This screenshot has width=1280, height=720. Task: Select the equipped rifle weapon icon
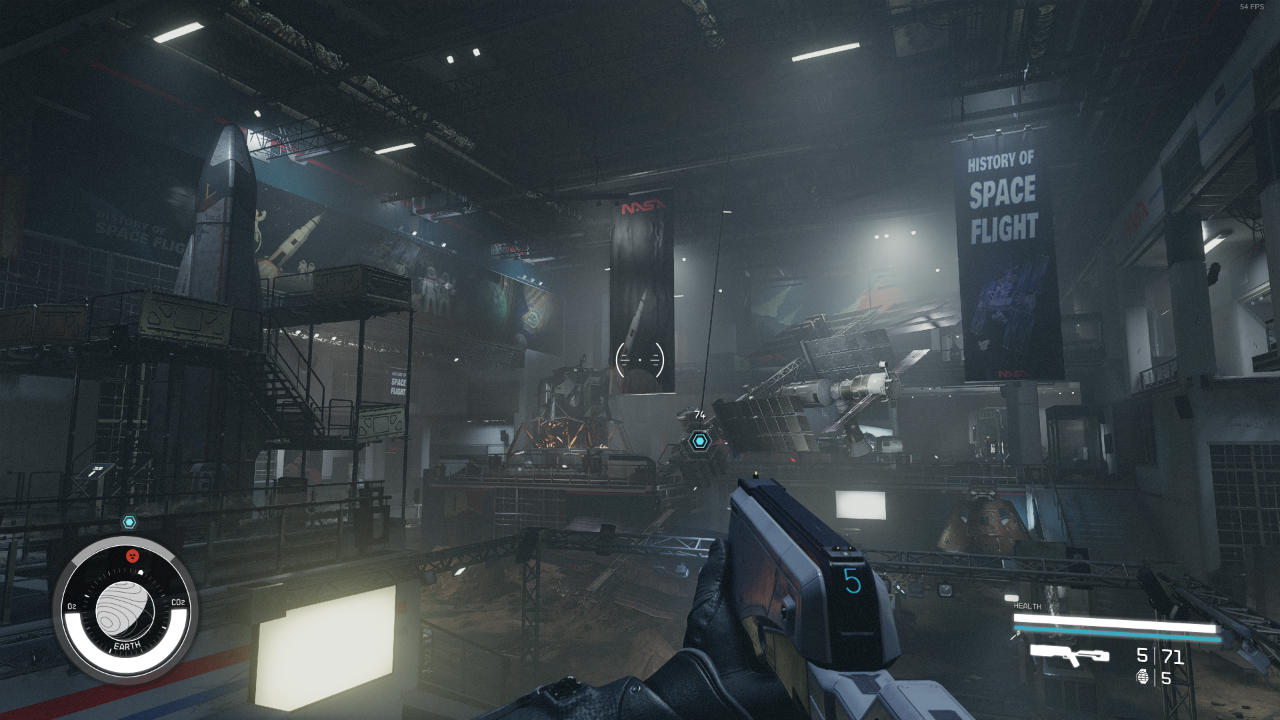(x=1069, y=655)
